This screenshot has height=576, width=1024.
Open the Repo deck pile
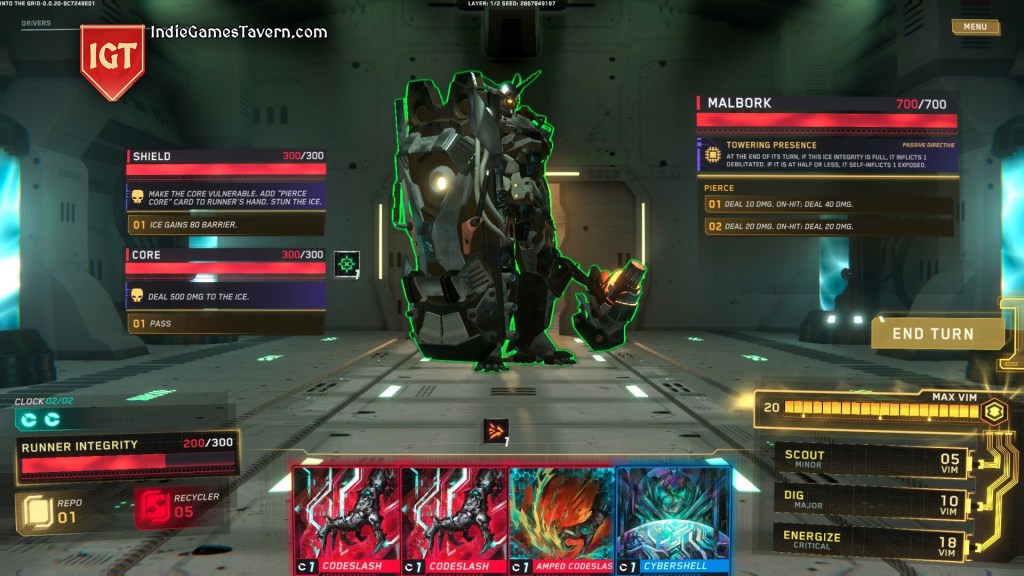coord(50,510)
